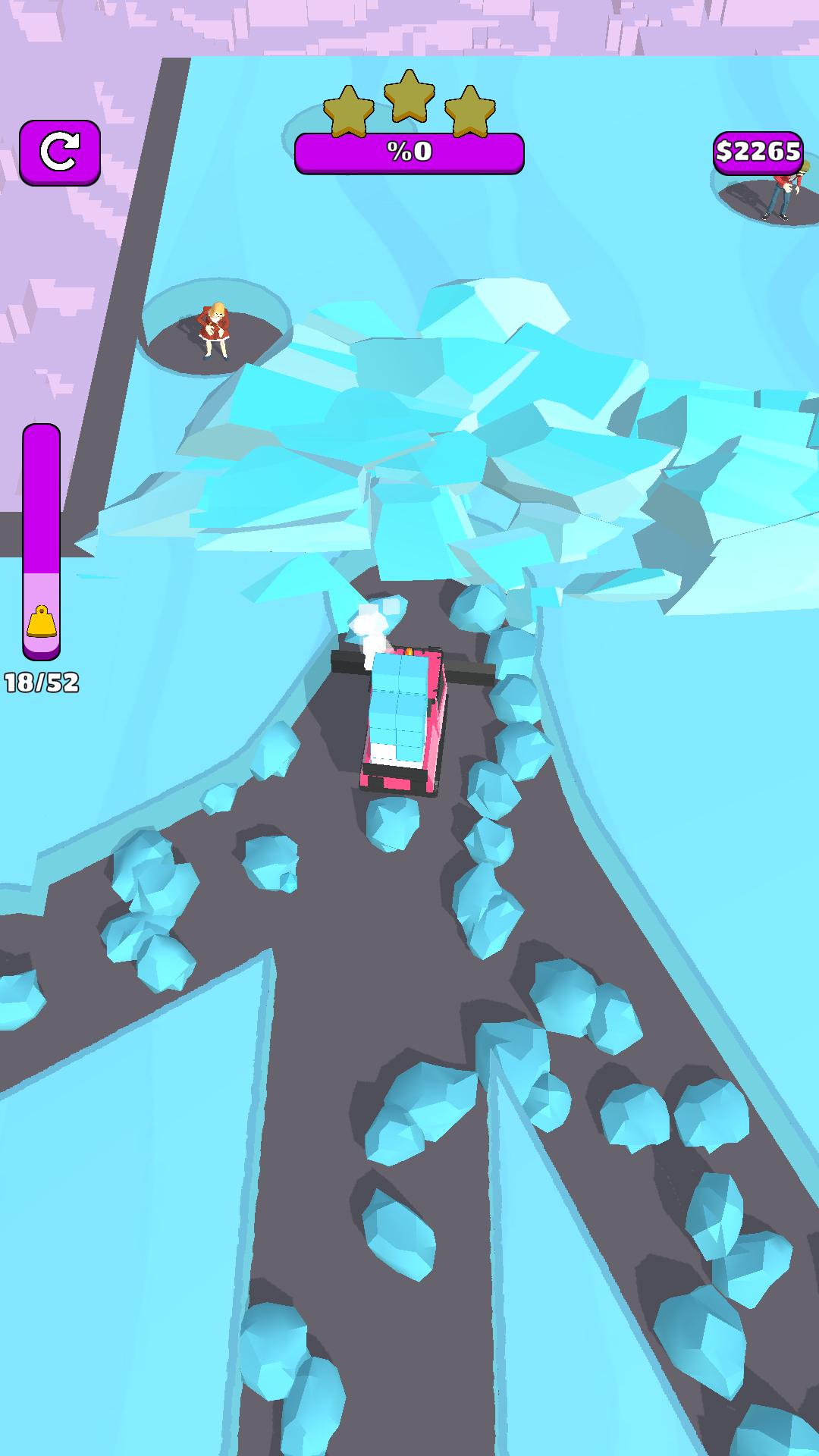Image resolution: width=819 pixels, height=1456 pixels.
Task: Tap the purple restart arrow button
Action: pyautogui.click(x=60, y=152)
